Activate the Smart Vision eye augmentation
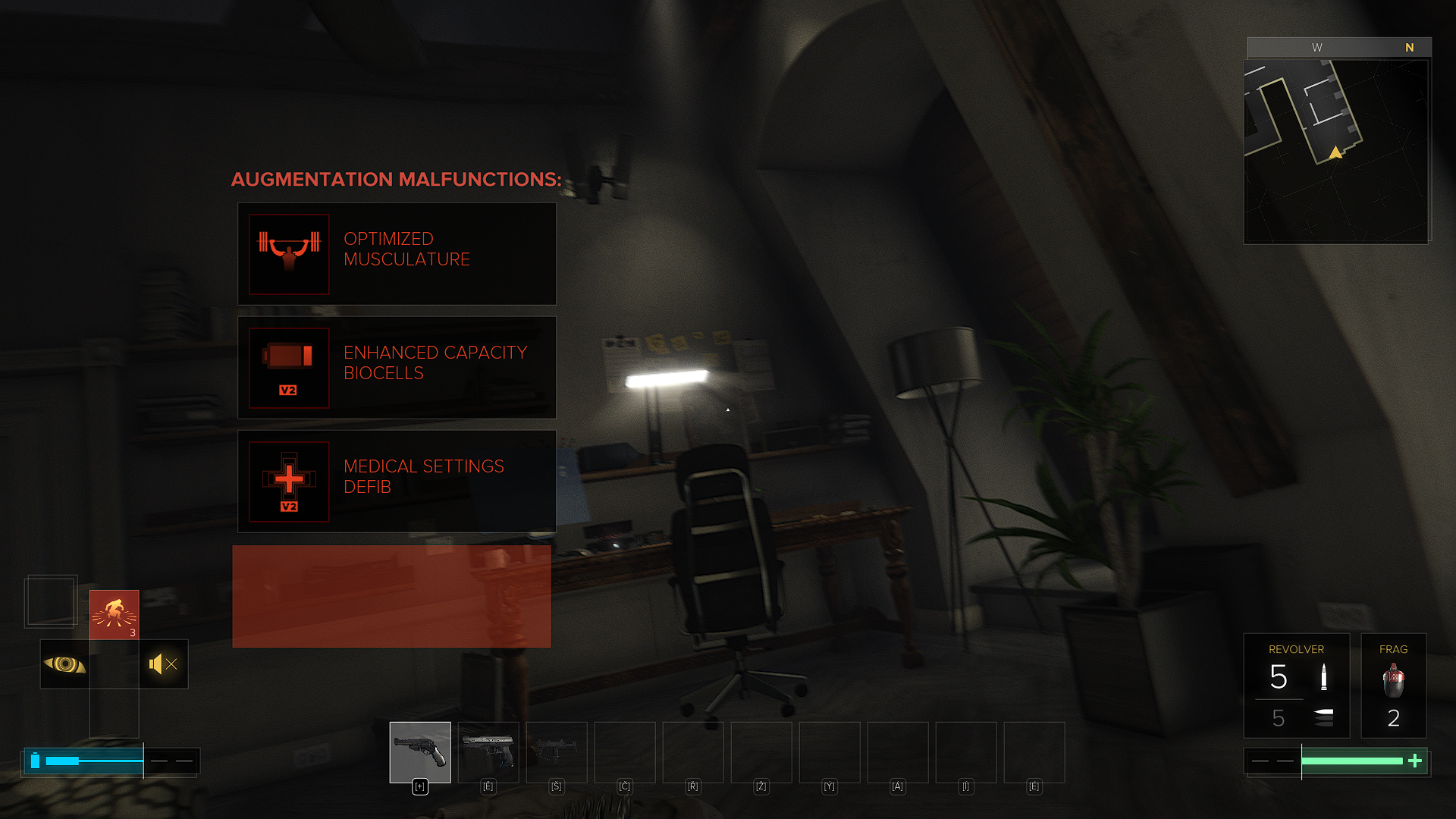This screenshot has width=1456, height=819. click(64, 664)
